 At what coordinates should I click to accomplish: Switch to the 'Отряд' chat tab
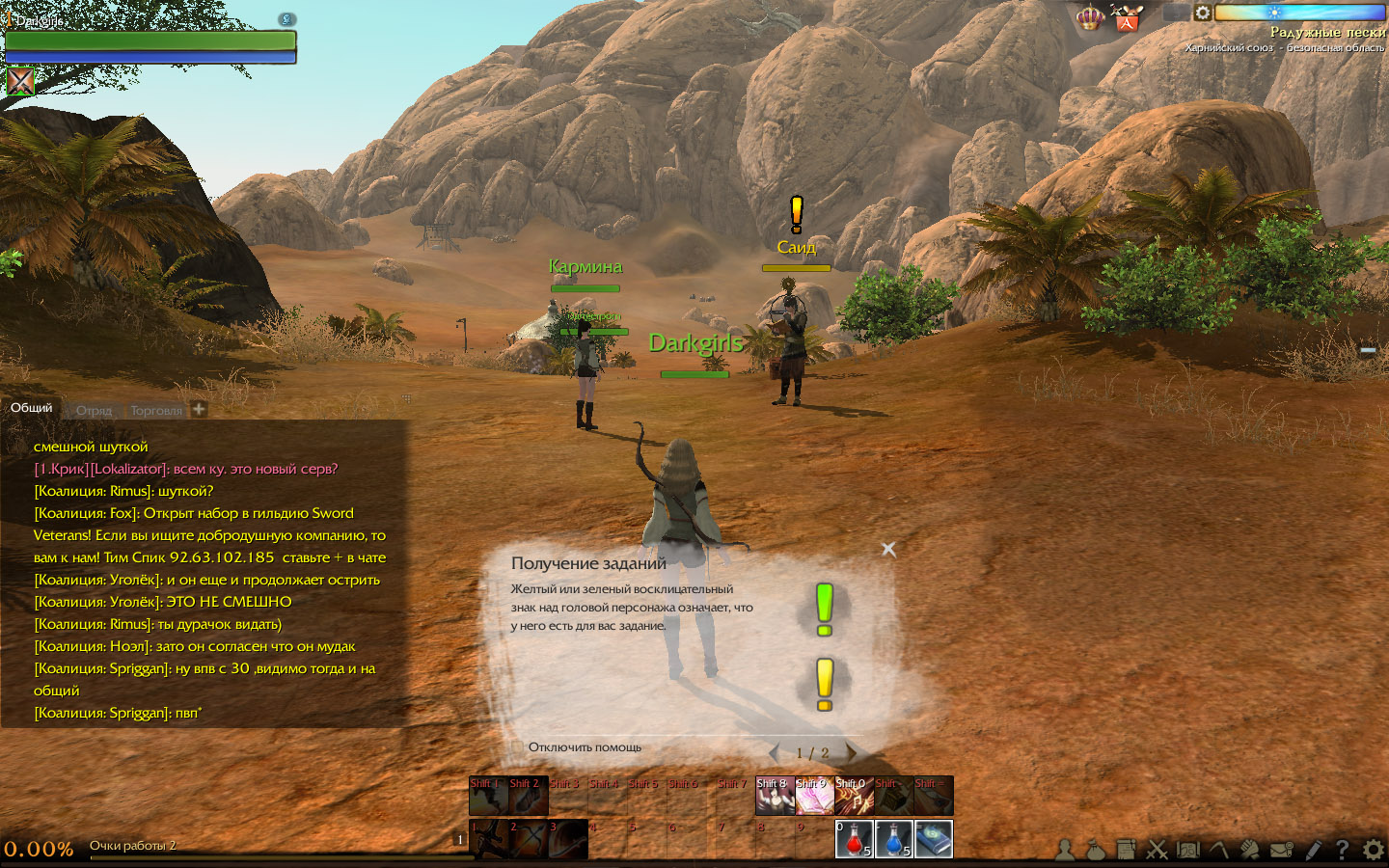tap(94, 410)
